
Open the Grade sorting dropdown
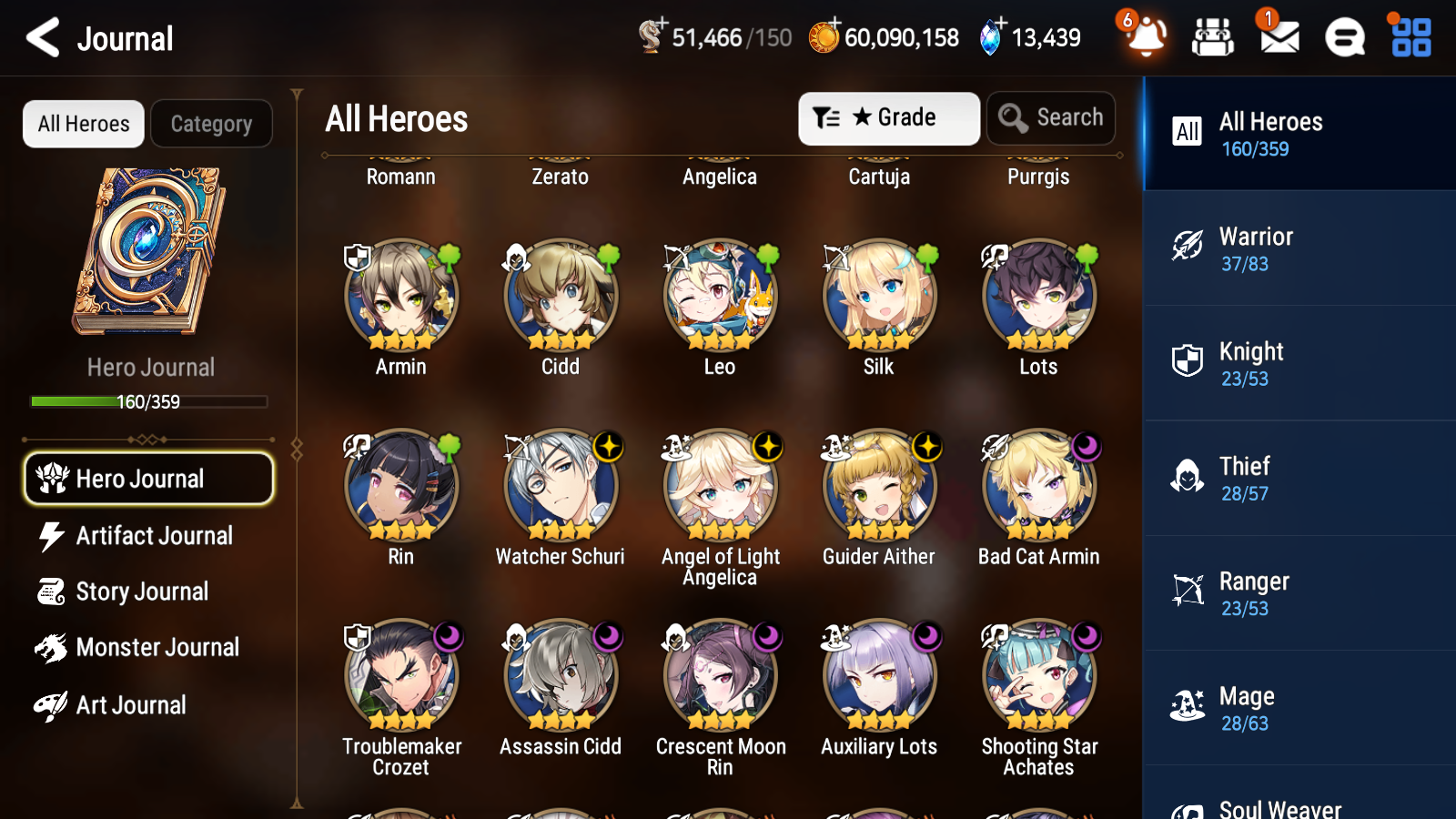pyautogui.click(x=888, y=117)
